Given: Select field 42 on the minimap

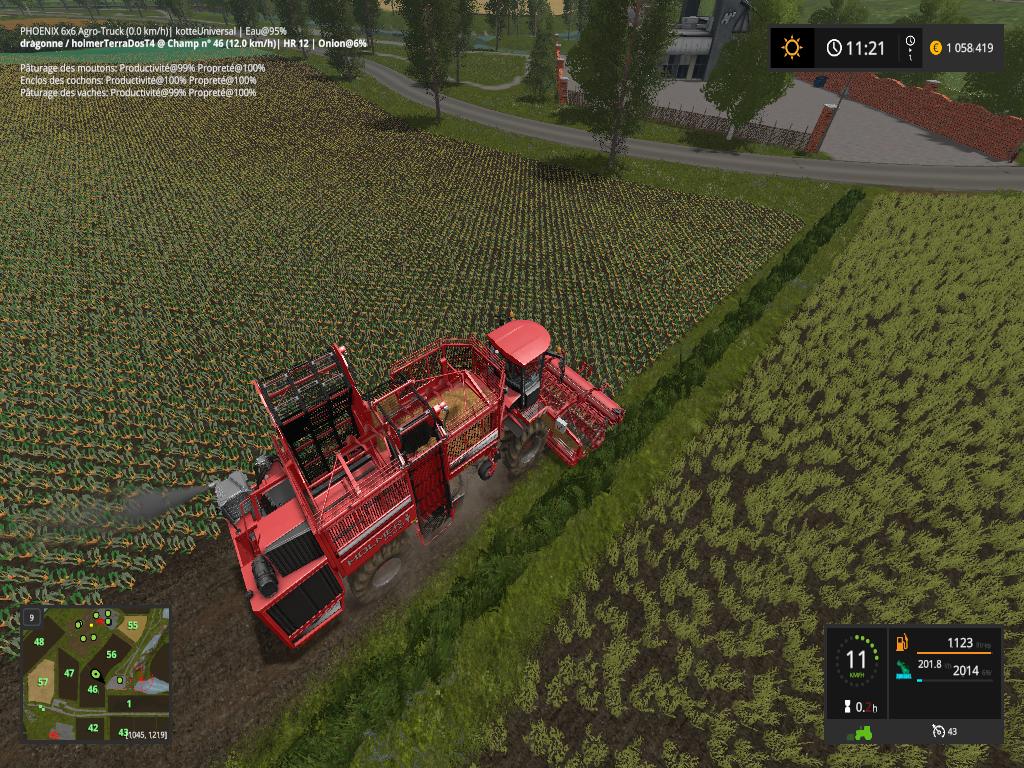Looking at the screenshot, I should (x=93, y=728).
